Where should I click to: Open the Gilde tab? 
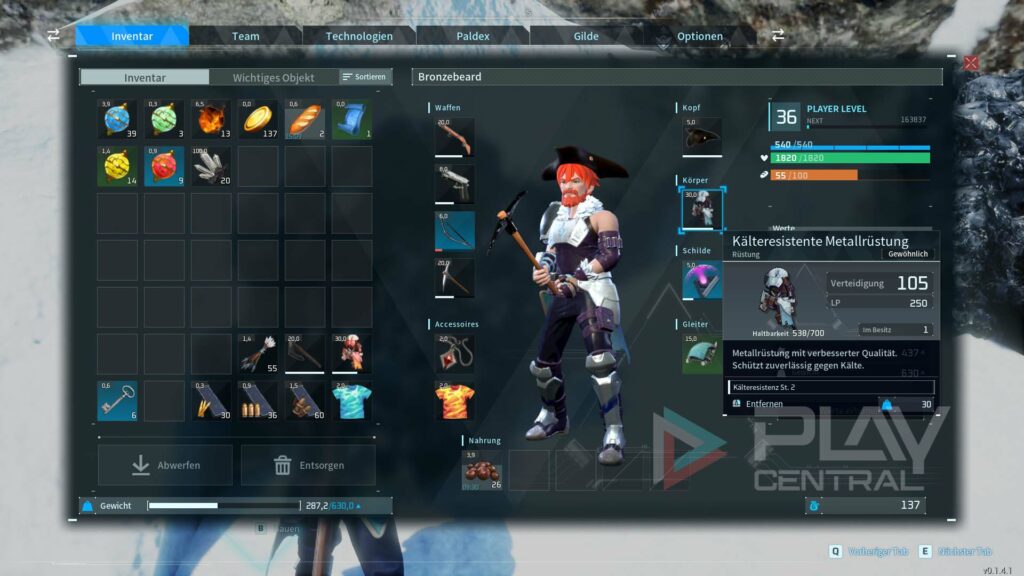coord(586,37)
